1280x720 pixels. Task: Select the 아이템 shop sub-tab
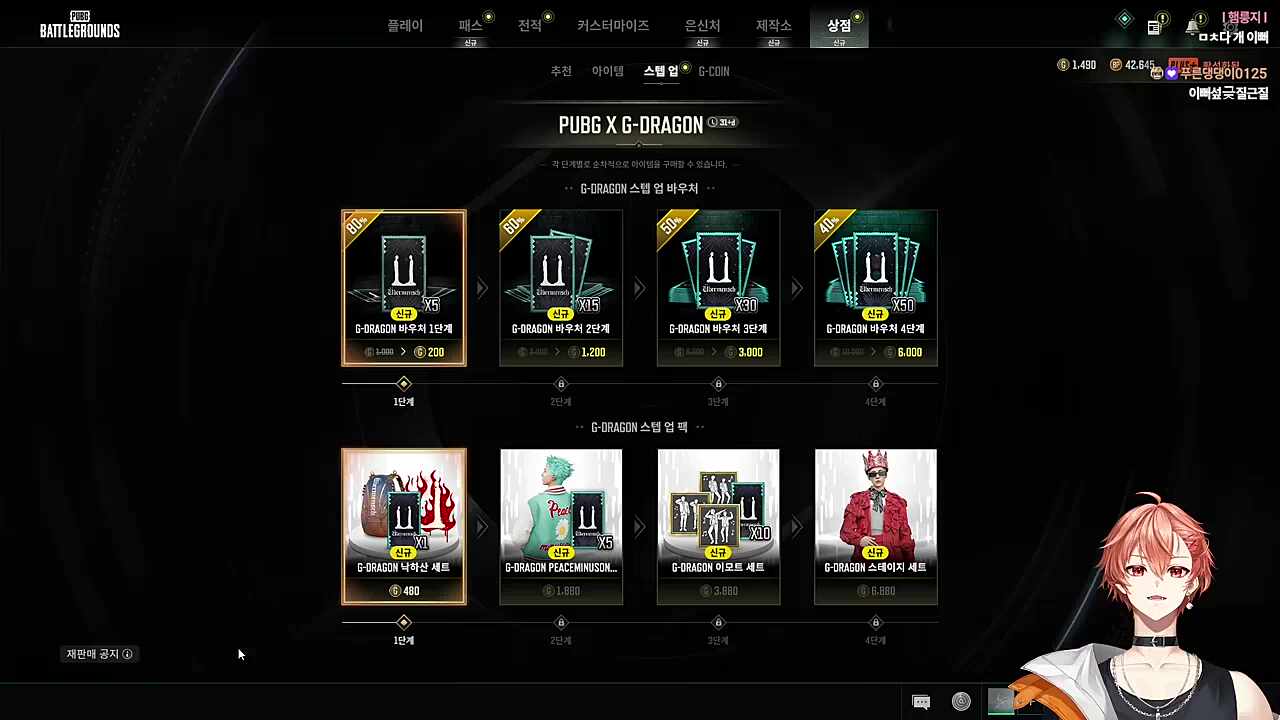(x=607, y=71)
